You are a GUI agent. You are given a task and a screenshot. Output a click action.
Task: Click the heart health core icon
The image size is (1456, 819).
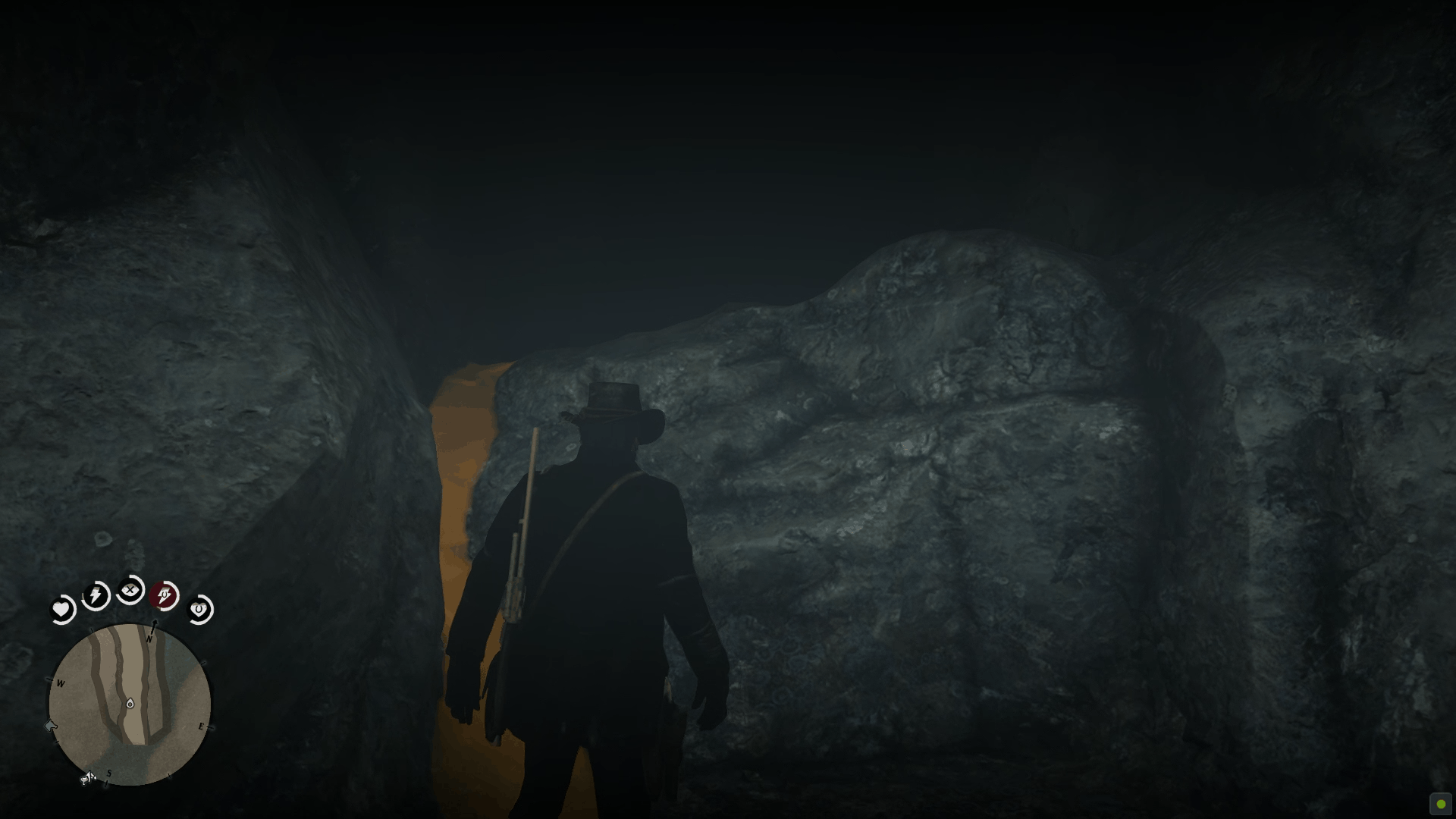click(61, 610)
